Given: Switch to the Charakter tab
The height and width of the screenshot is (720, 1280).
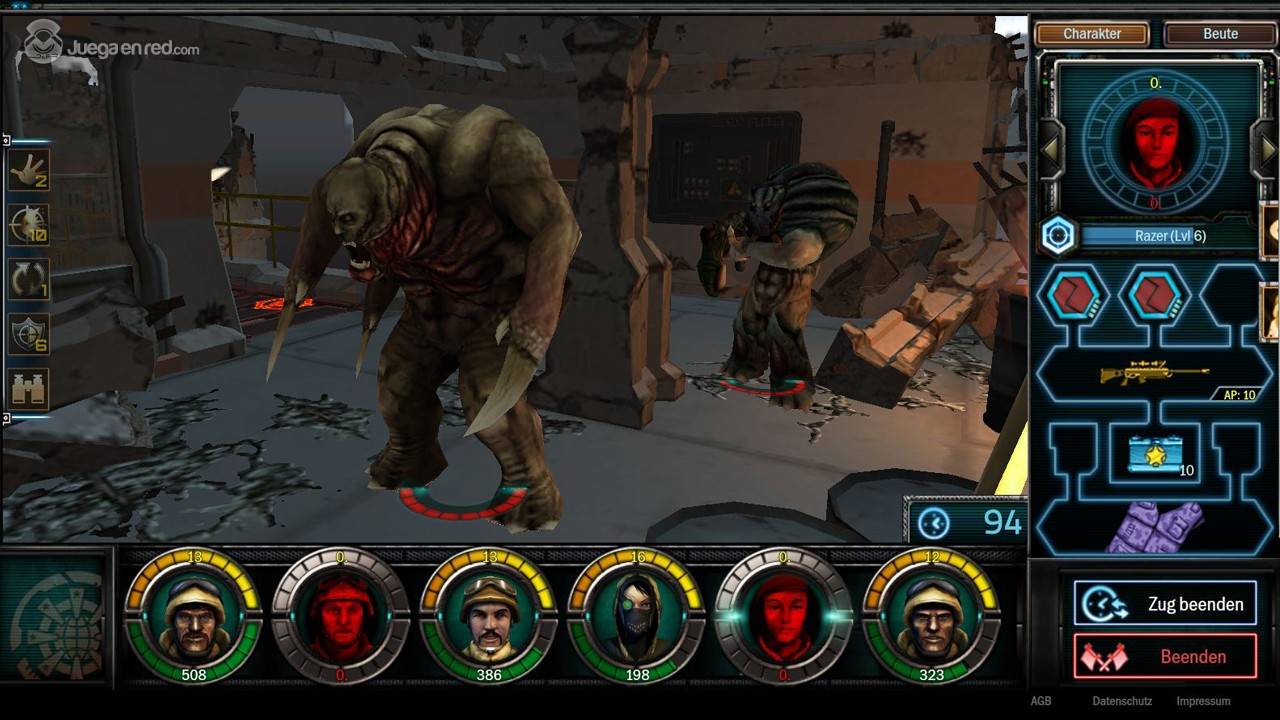Looking at the screenshot, I should click(x=1092, y=34).
